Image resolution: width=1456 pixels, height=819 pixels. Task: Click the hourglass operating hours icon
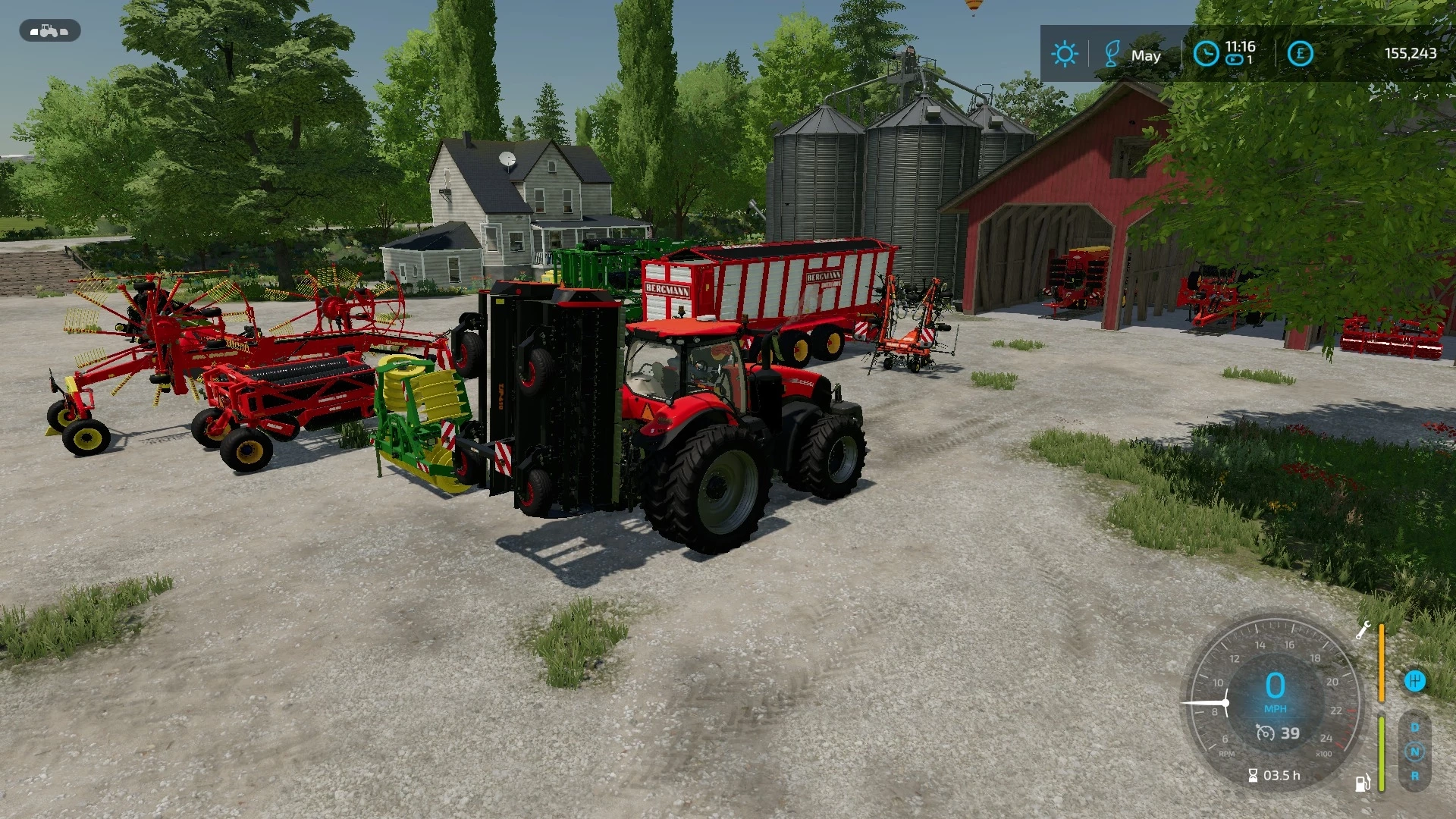click(x=1254, y=775)
